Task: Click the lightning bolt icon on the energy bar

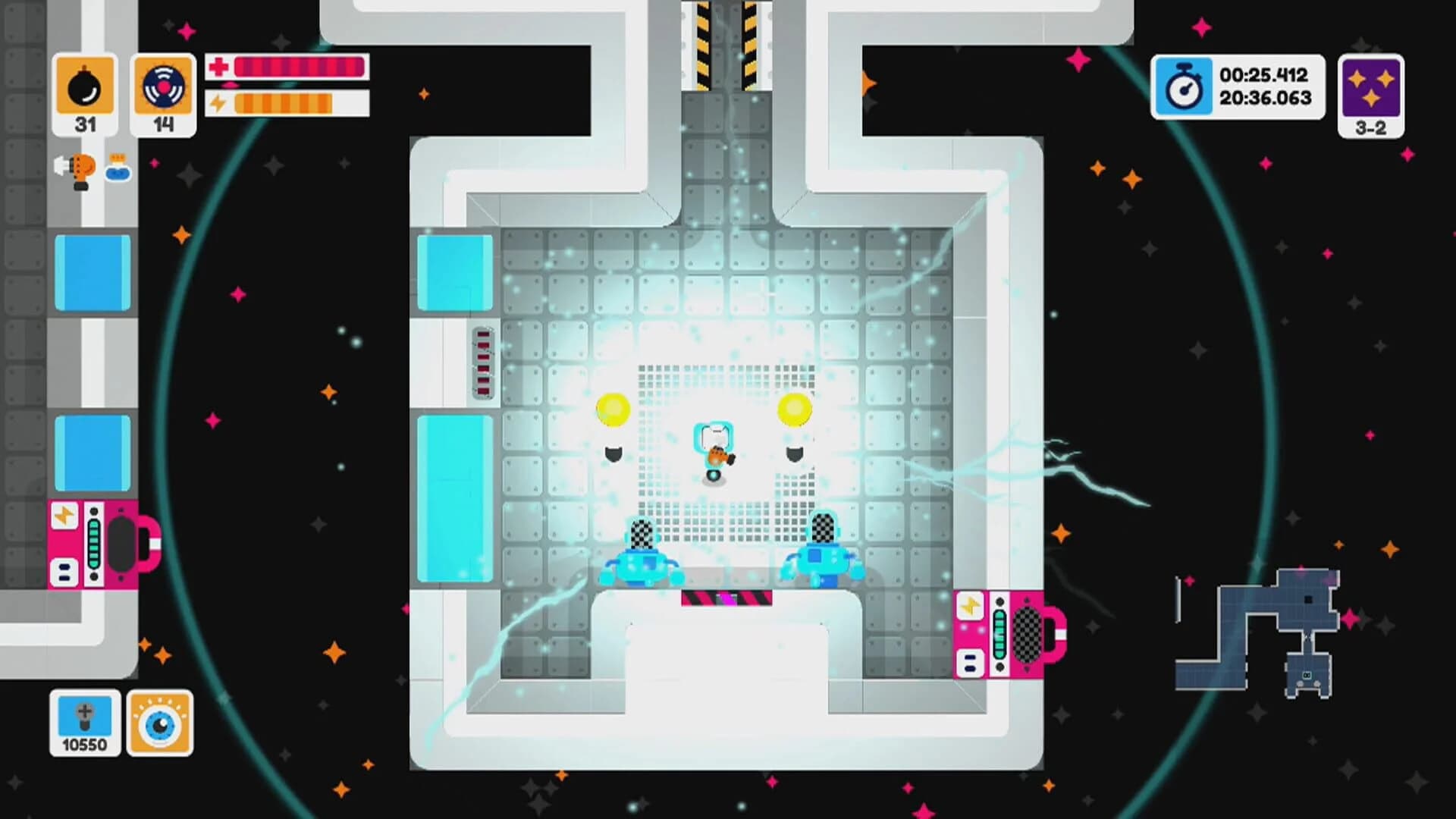Action: coord(218,102)
